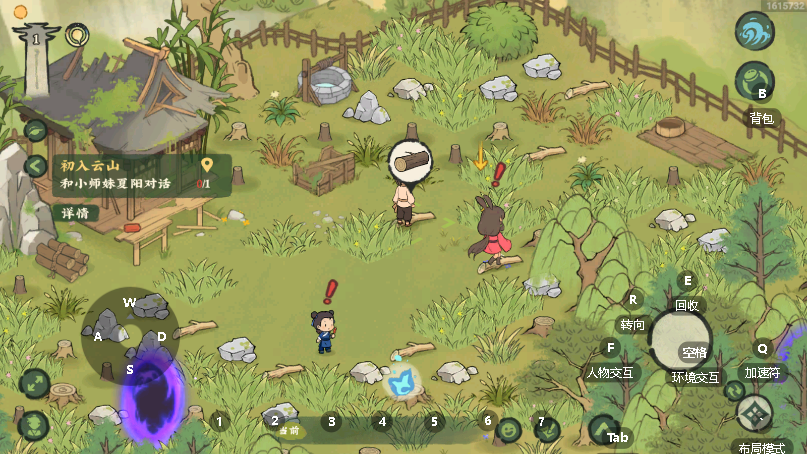Image resolution: width=807 pixels, height=454 pixels.
Task: Expand the panel with the up-arrow button
Action: coord(601,430)
